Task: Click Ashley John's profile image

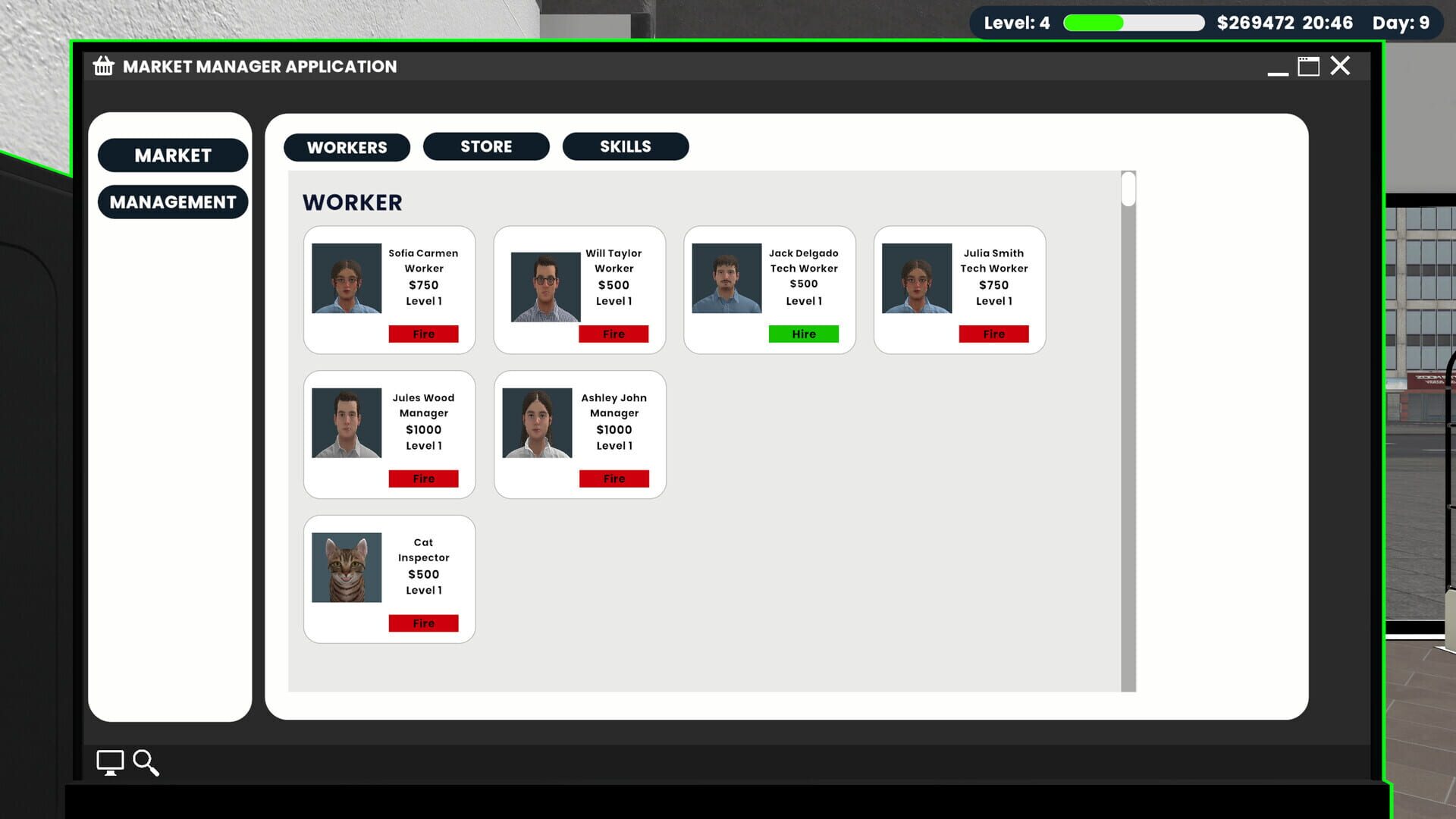Action: tap(537, 422)
